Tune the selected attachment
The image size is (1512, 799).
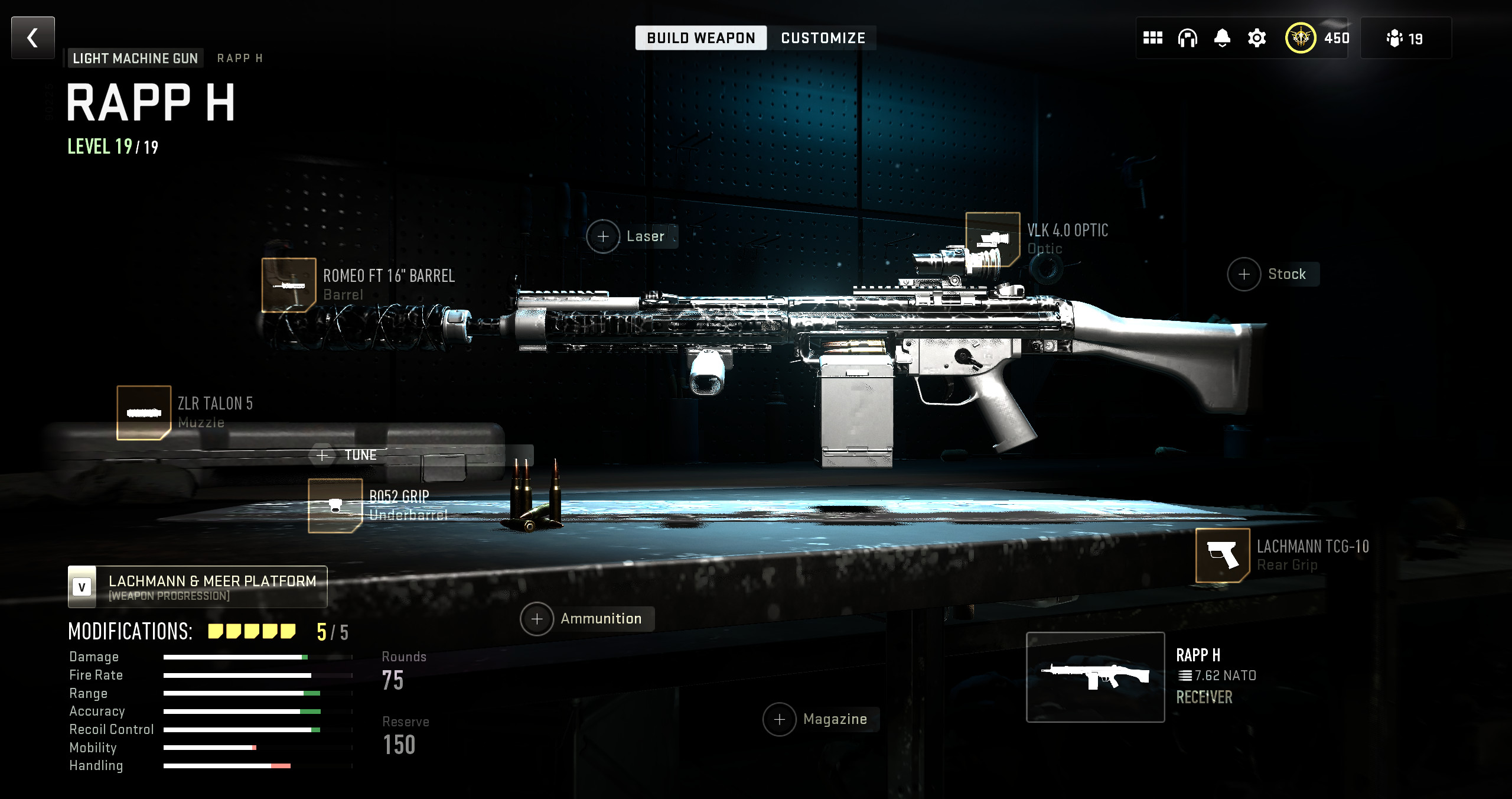348,455
